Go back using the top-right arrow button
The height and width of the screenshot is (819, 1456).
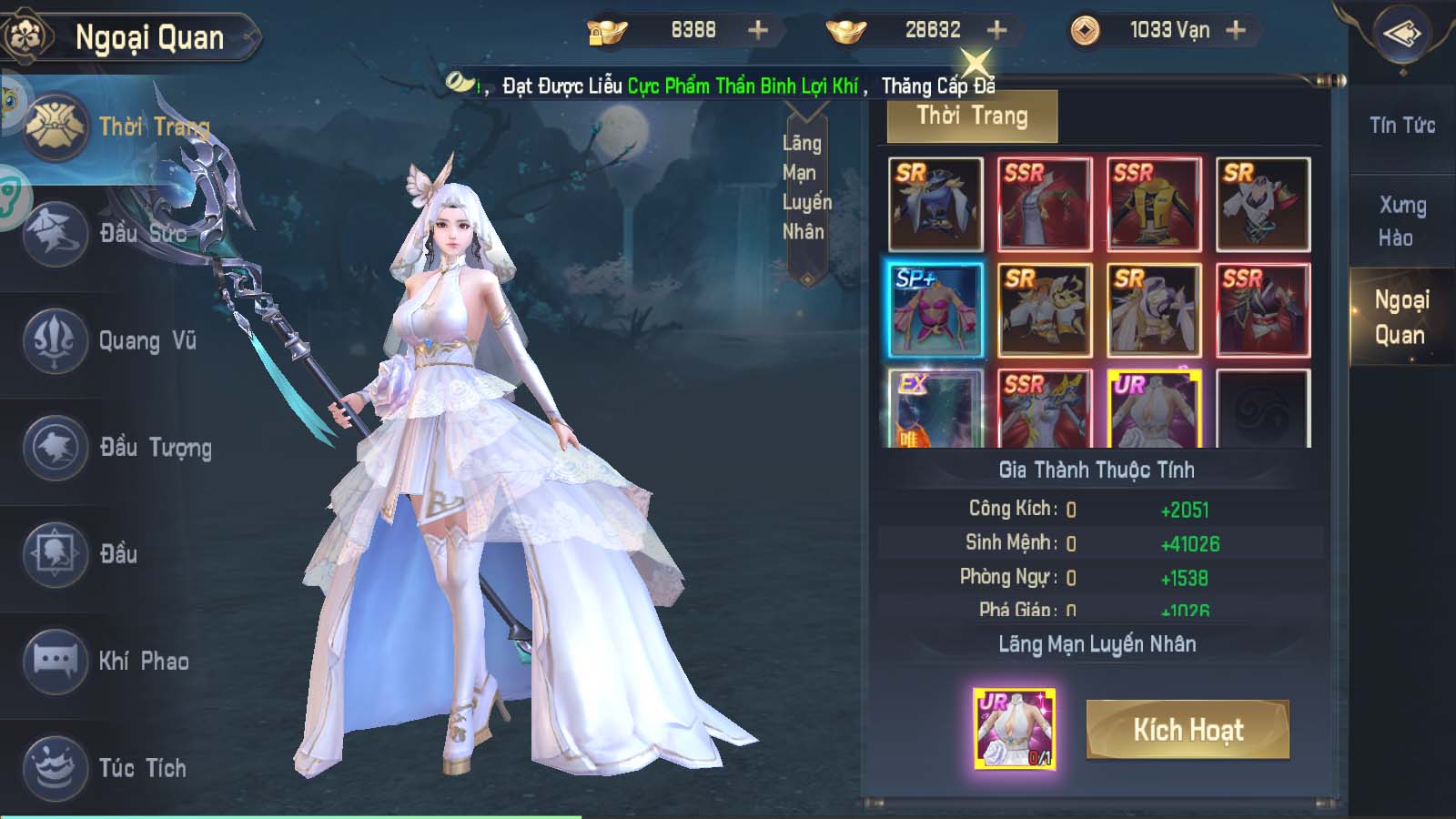point(1401,35)
